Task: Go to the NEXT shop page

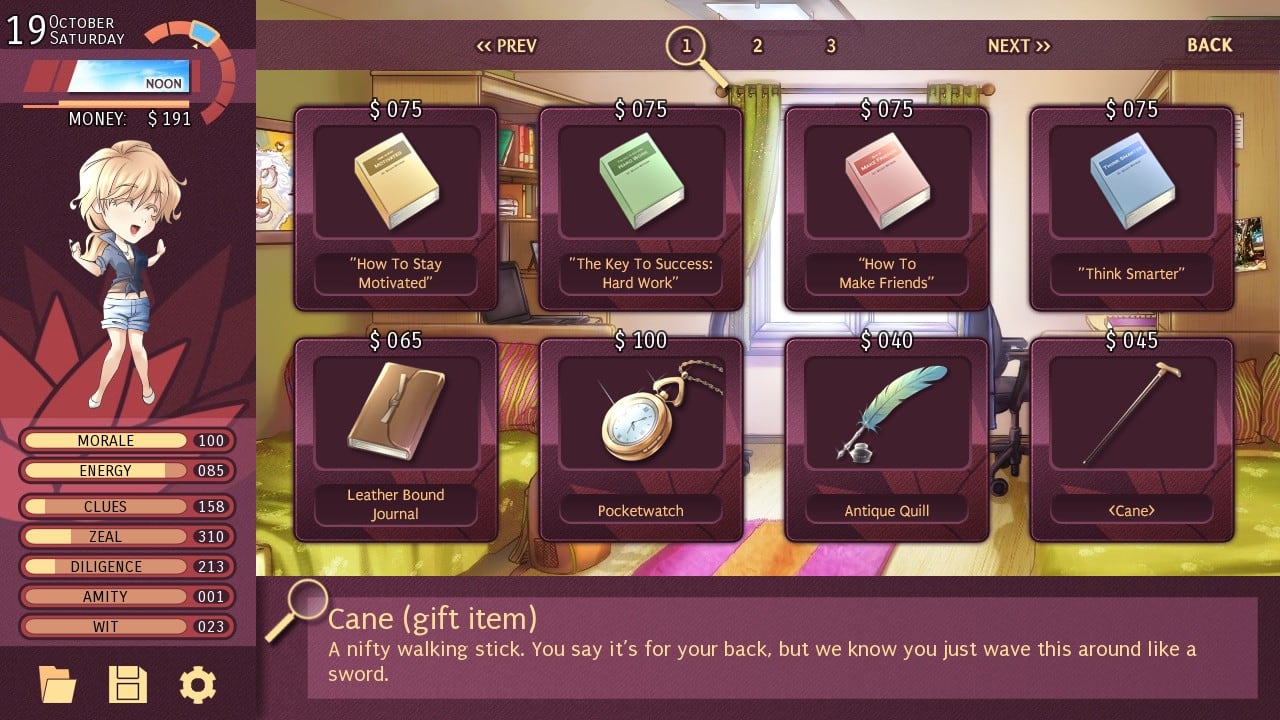Action: point(1018,46)
